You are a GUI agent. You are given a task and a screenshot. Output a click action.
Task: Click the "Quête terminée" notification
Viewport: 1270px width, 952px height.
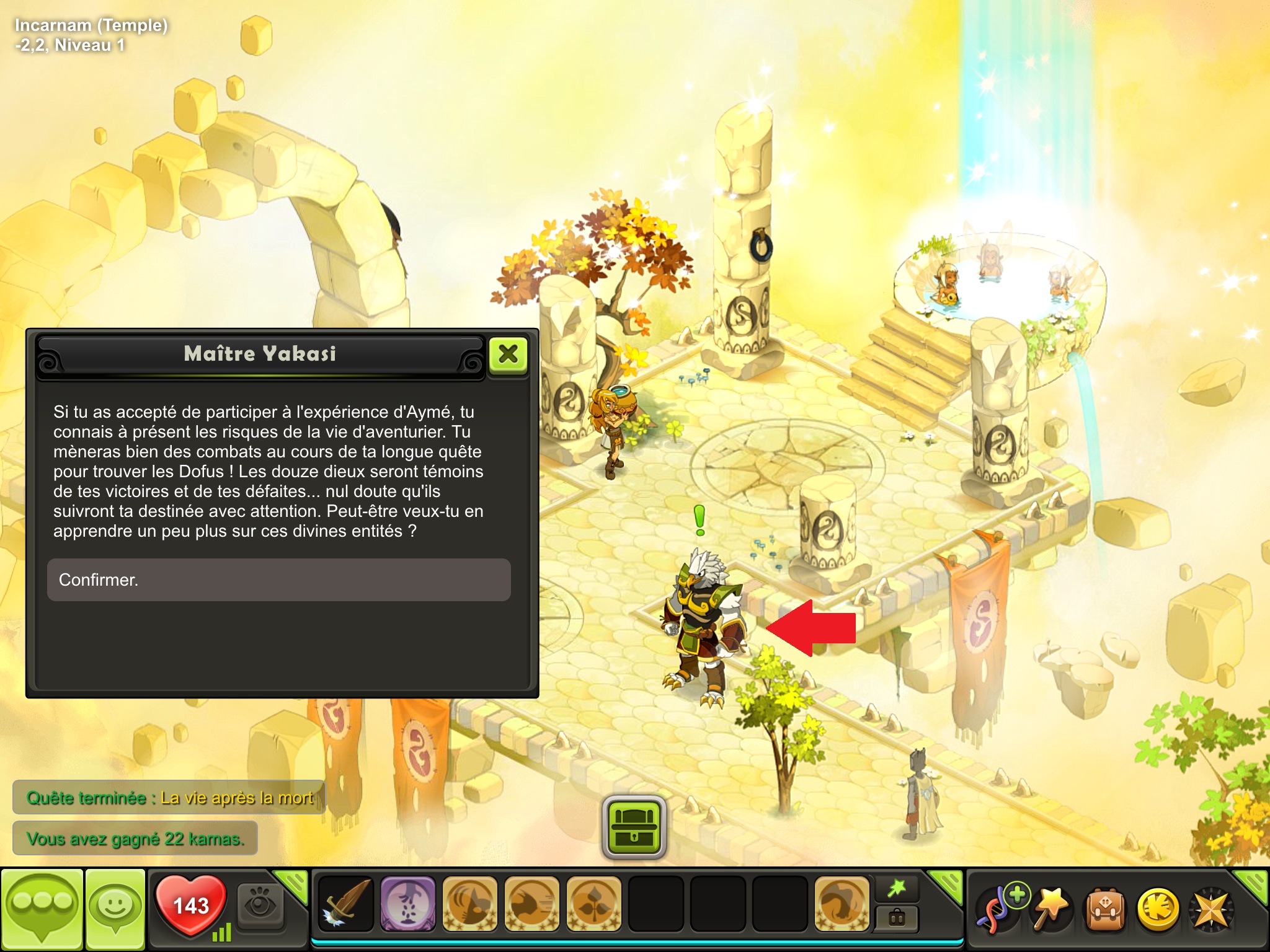[169, 798]
